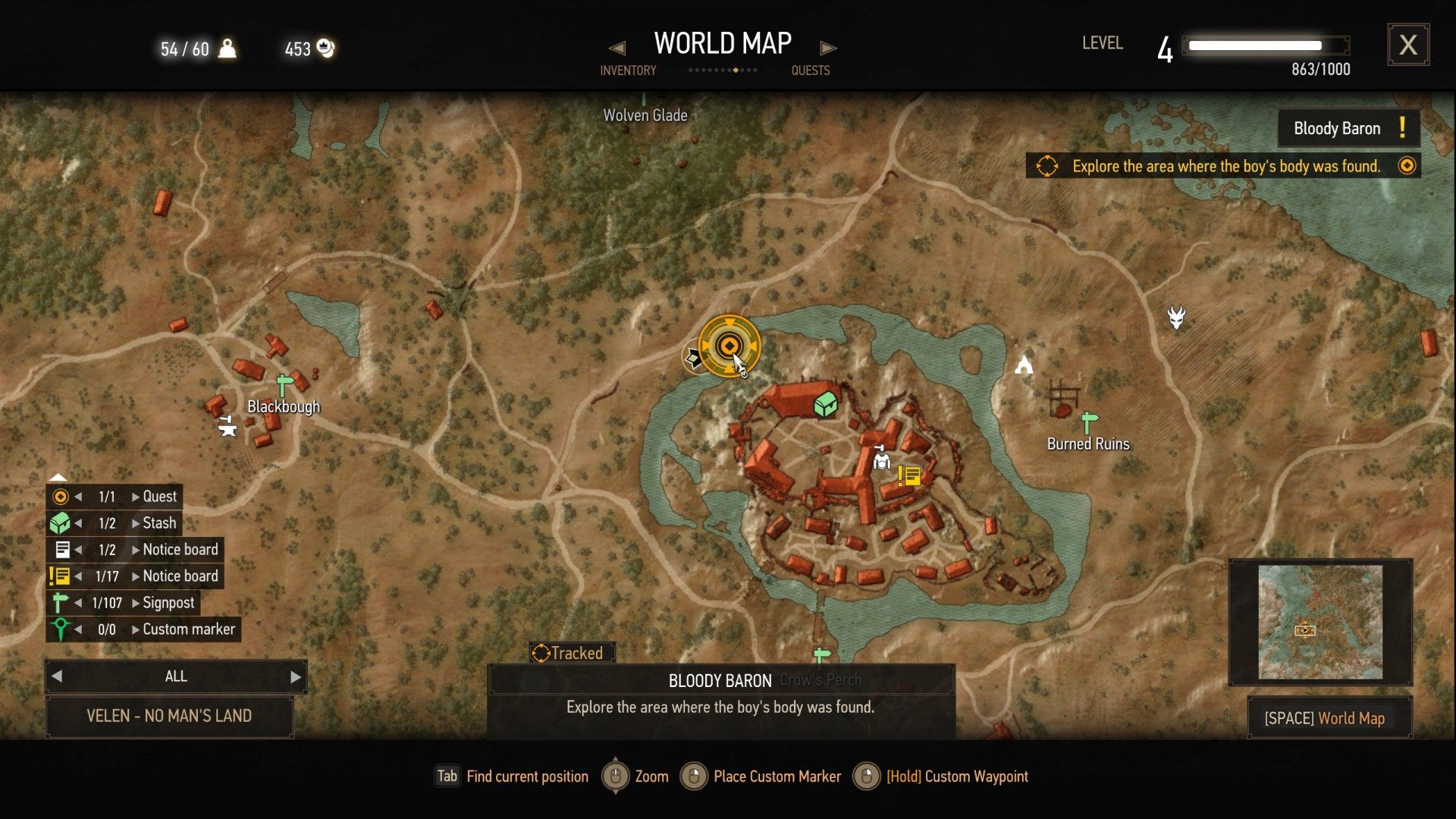Select the green stash marker in Crow's Perch
The height and width of the screenshot is (819, 1456).
coord(825,404)
